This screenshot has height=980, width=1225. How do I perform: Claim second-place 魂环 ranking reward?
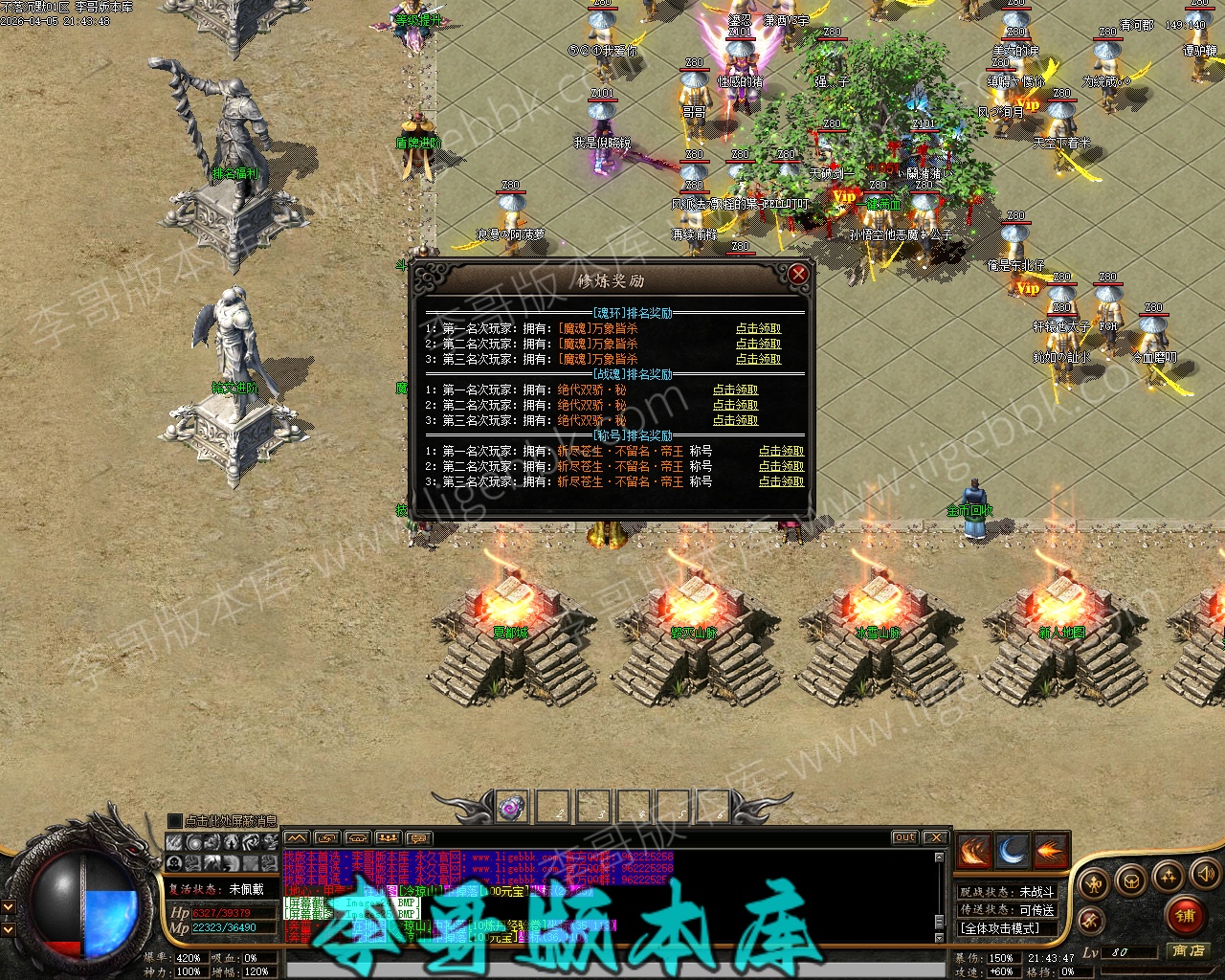pyautogui.click(x=758, y=345)
